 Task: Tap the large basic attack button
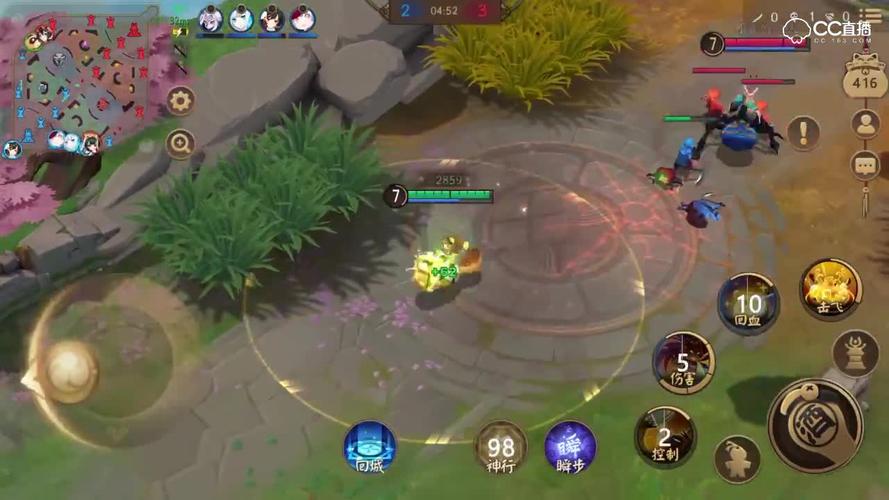tap(815, 424)
